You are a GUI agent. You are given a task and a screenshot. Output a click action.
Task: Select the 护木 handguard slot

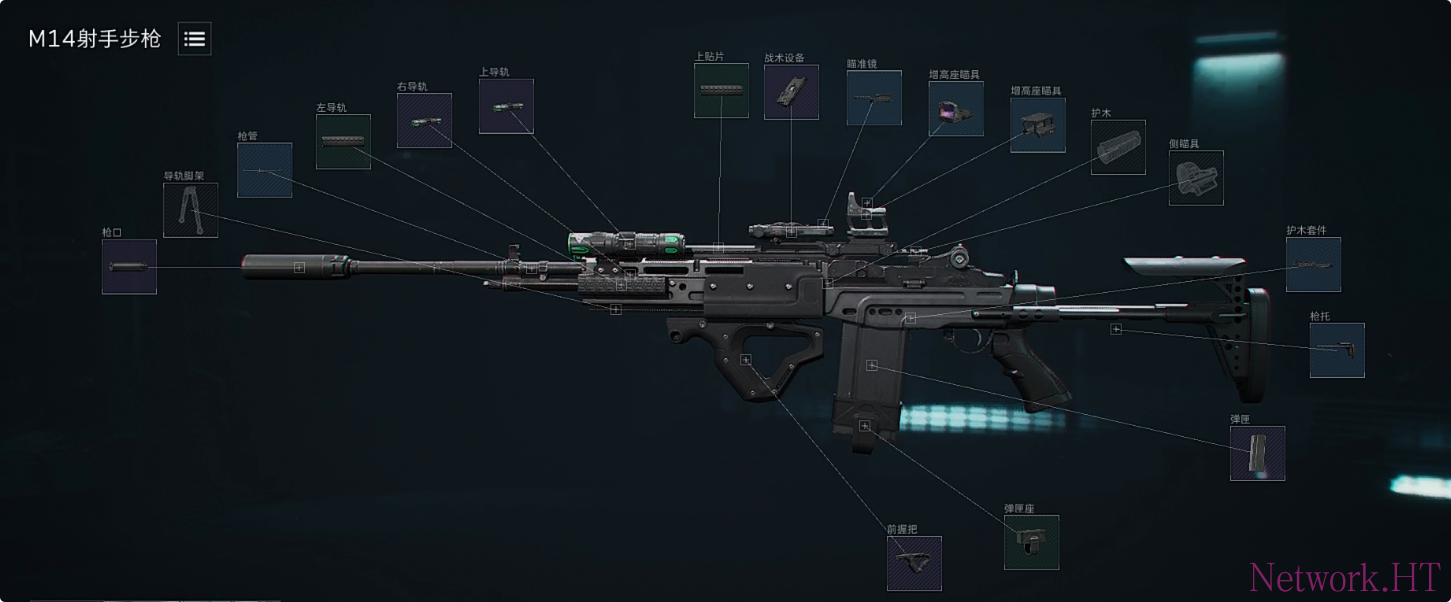pyautogui.click(x=1118, y=148)
